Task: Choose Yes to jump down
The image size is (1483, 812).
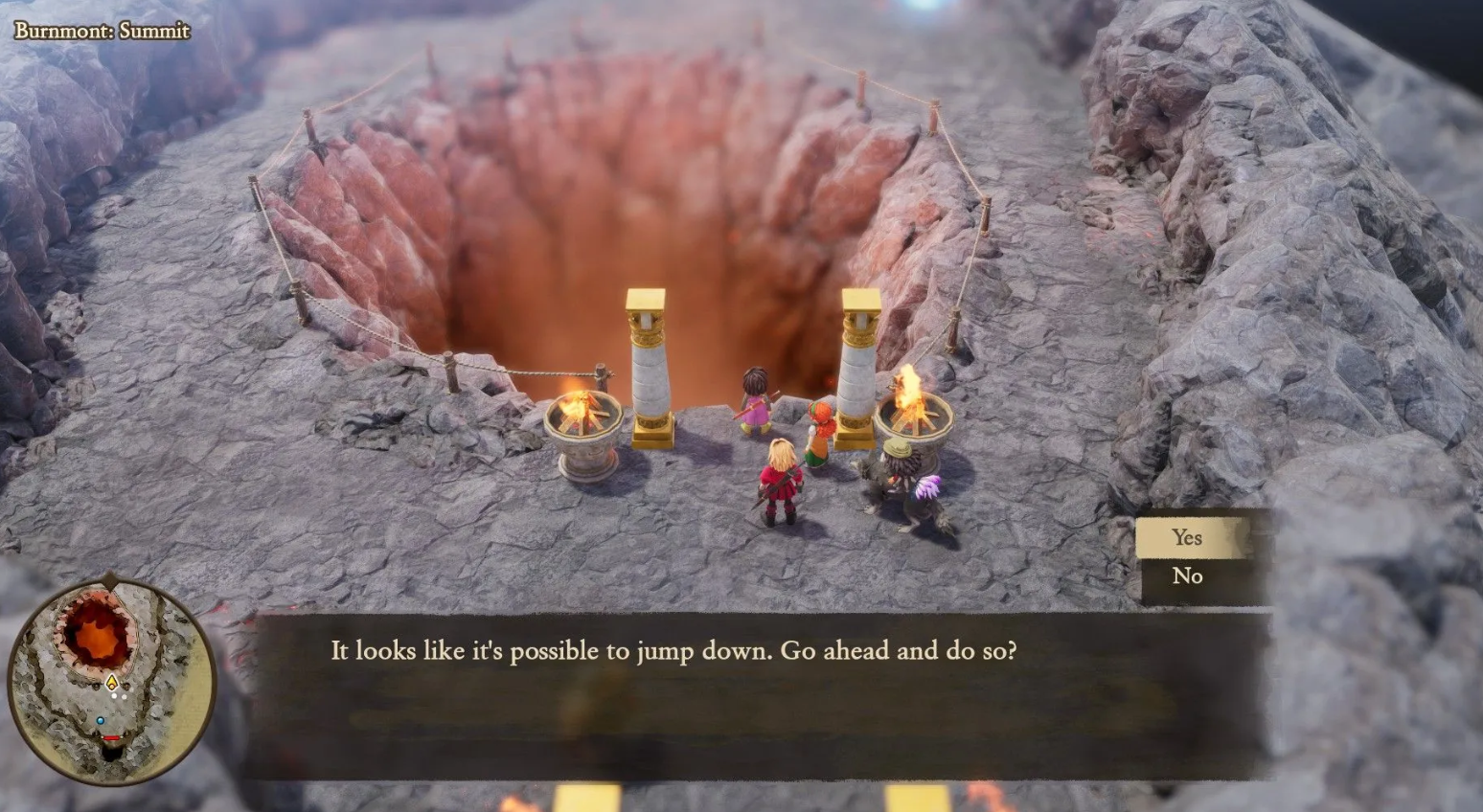Action: coord(1188,538)
